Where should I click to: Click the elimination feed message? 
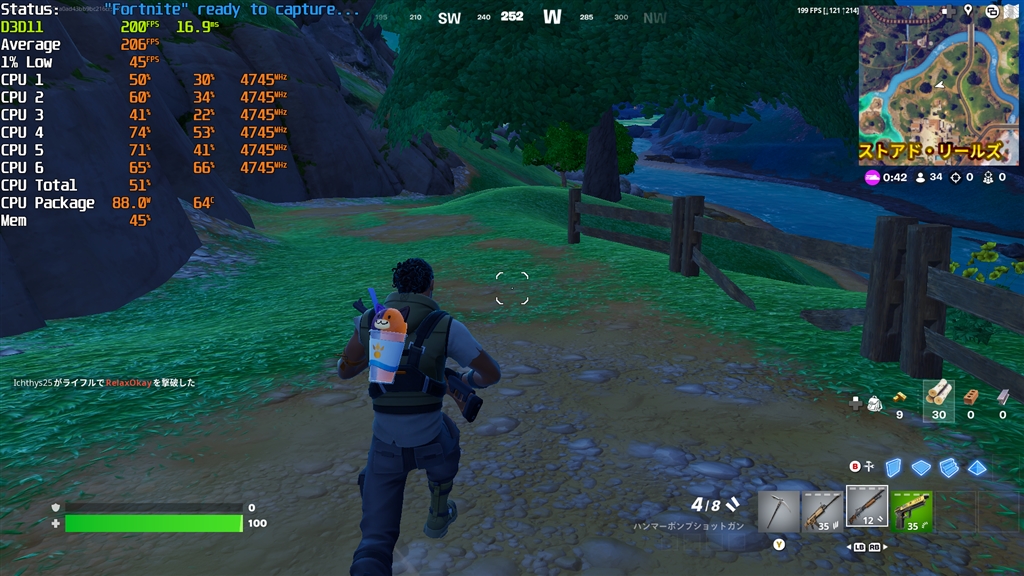coord(104,383)
